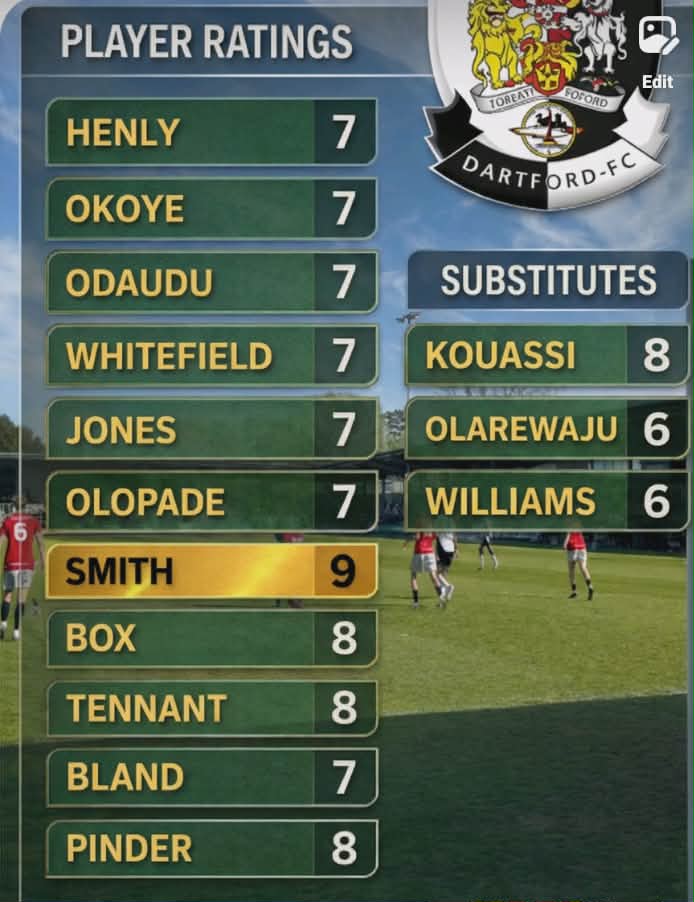This screenshot has height=902, width=694.
Task: Select Whitefield's player rating entry
Action: (211, 356)
